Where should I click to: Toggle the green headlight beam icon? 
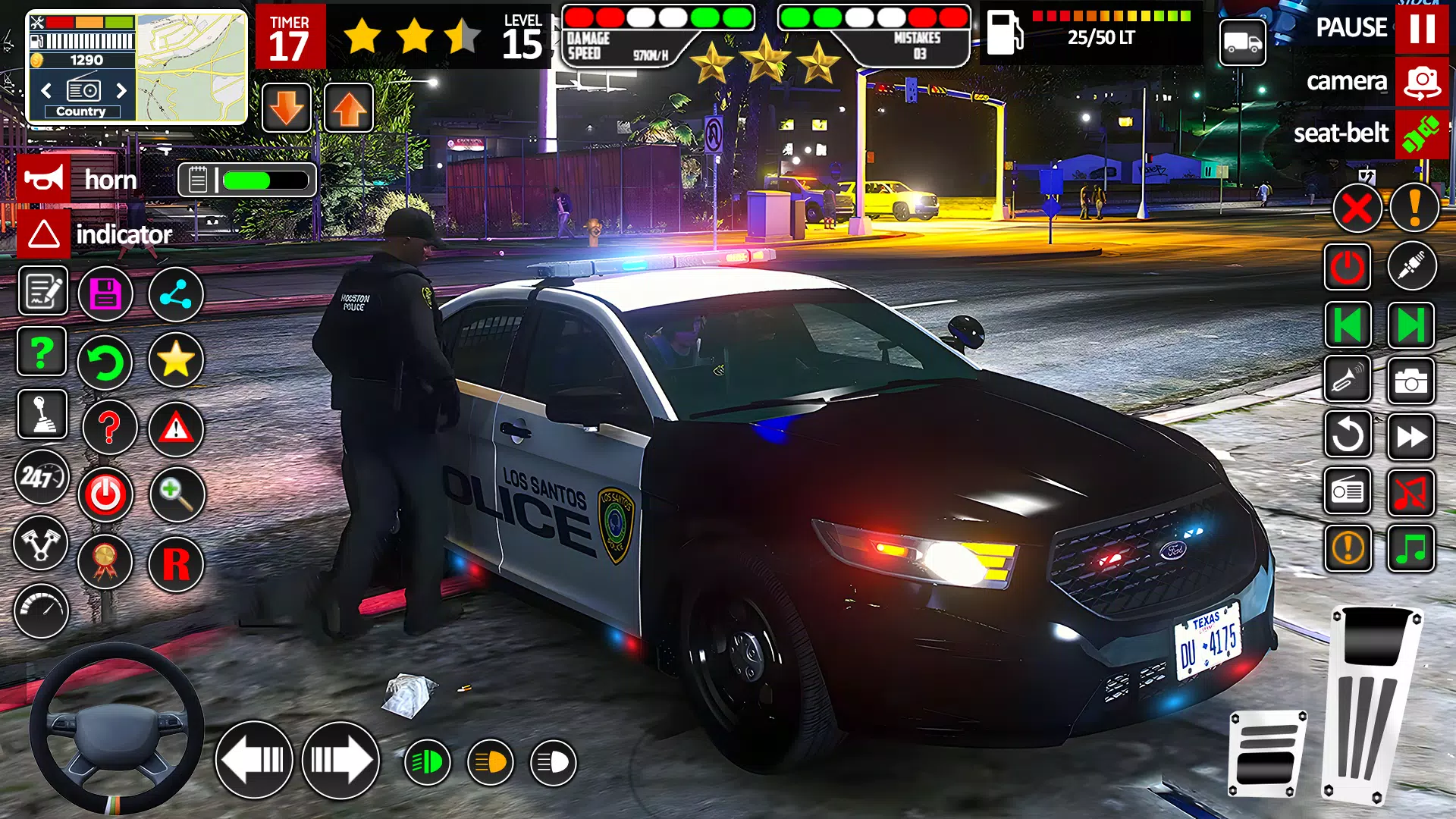(427, 762)
